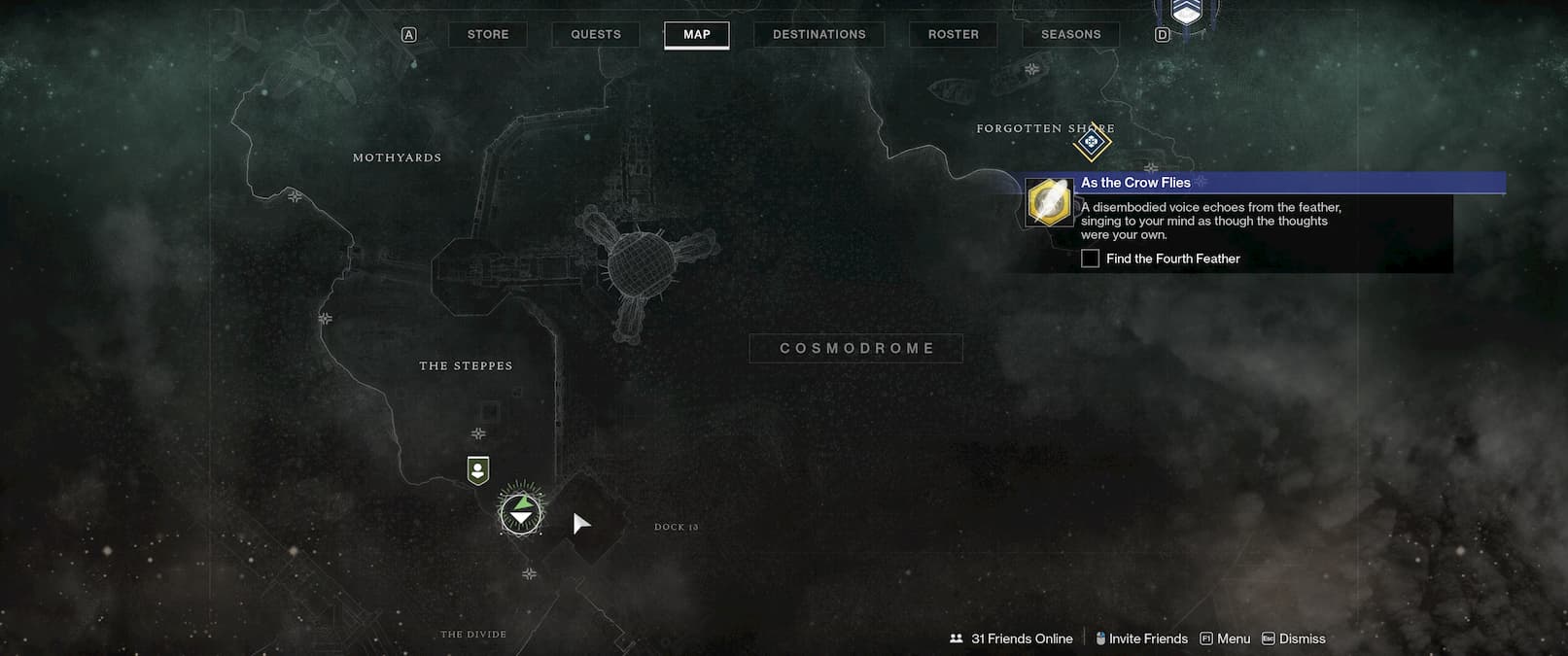Image resolution: width=1568 pixels, height=656 pixels.
Task: Select the As the Crow Flies quest icon
Action: pos(1049,202)
